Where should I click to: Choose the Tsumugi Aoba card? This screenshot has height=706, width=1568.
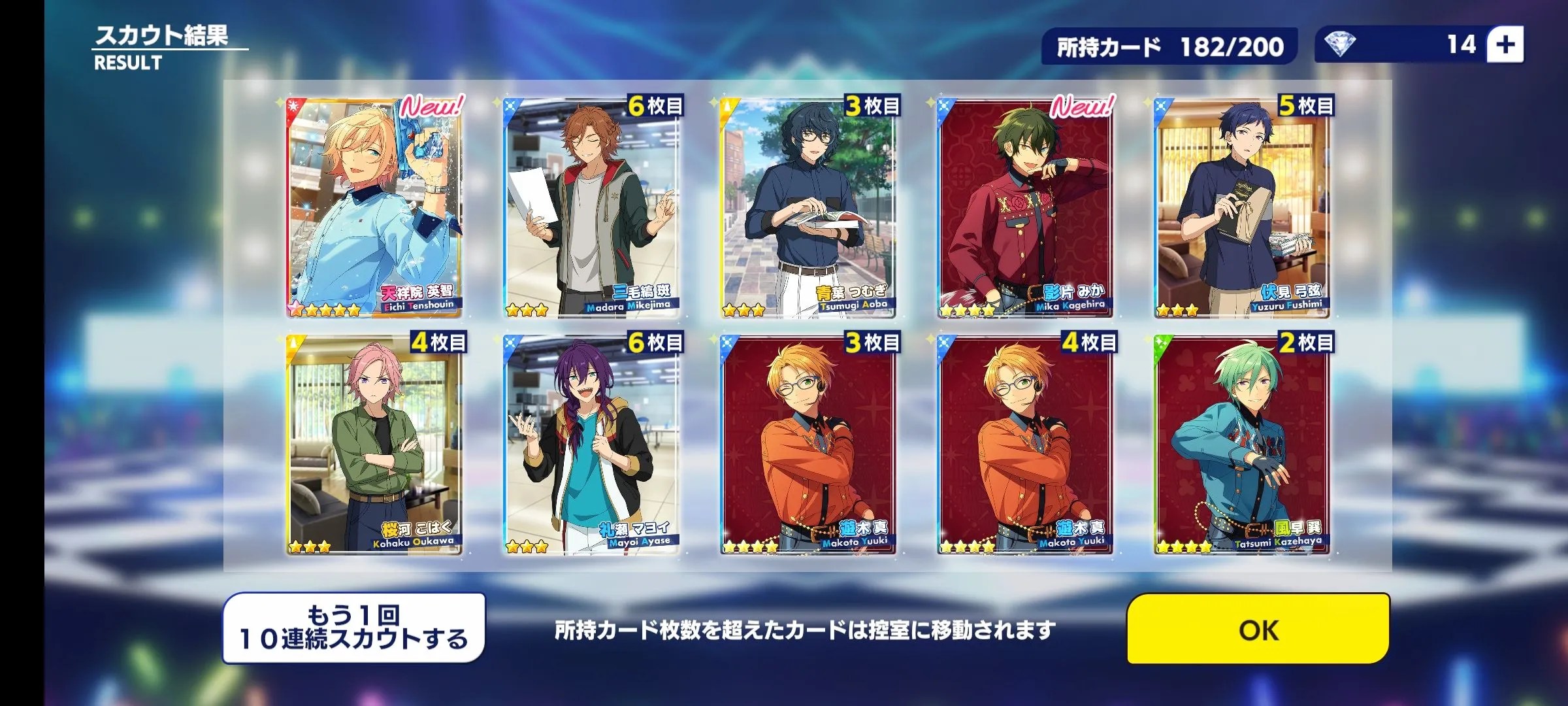808,208
